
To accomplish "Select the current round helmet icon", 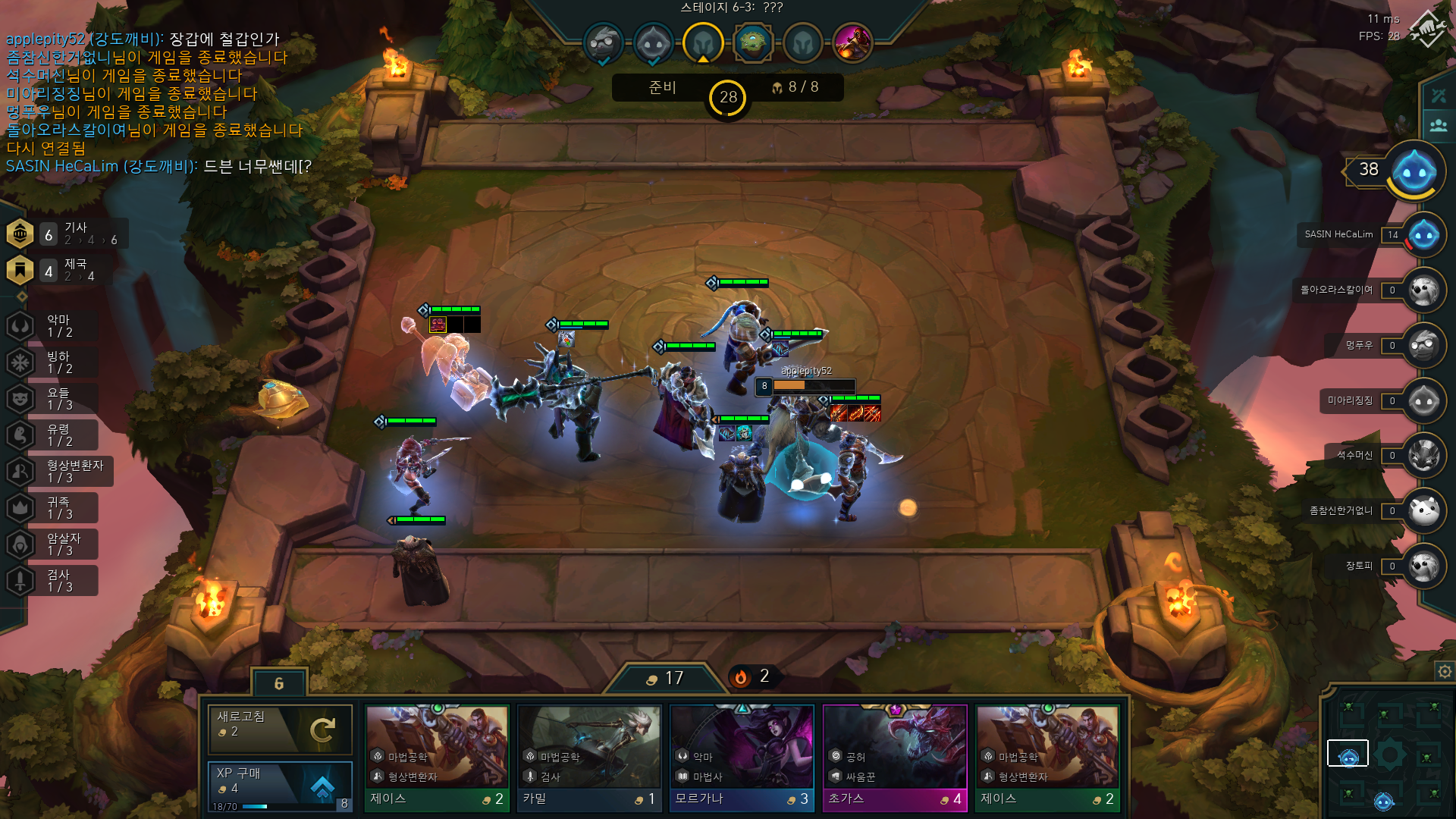I will 702,42.
